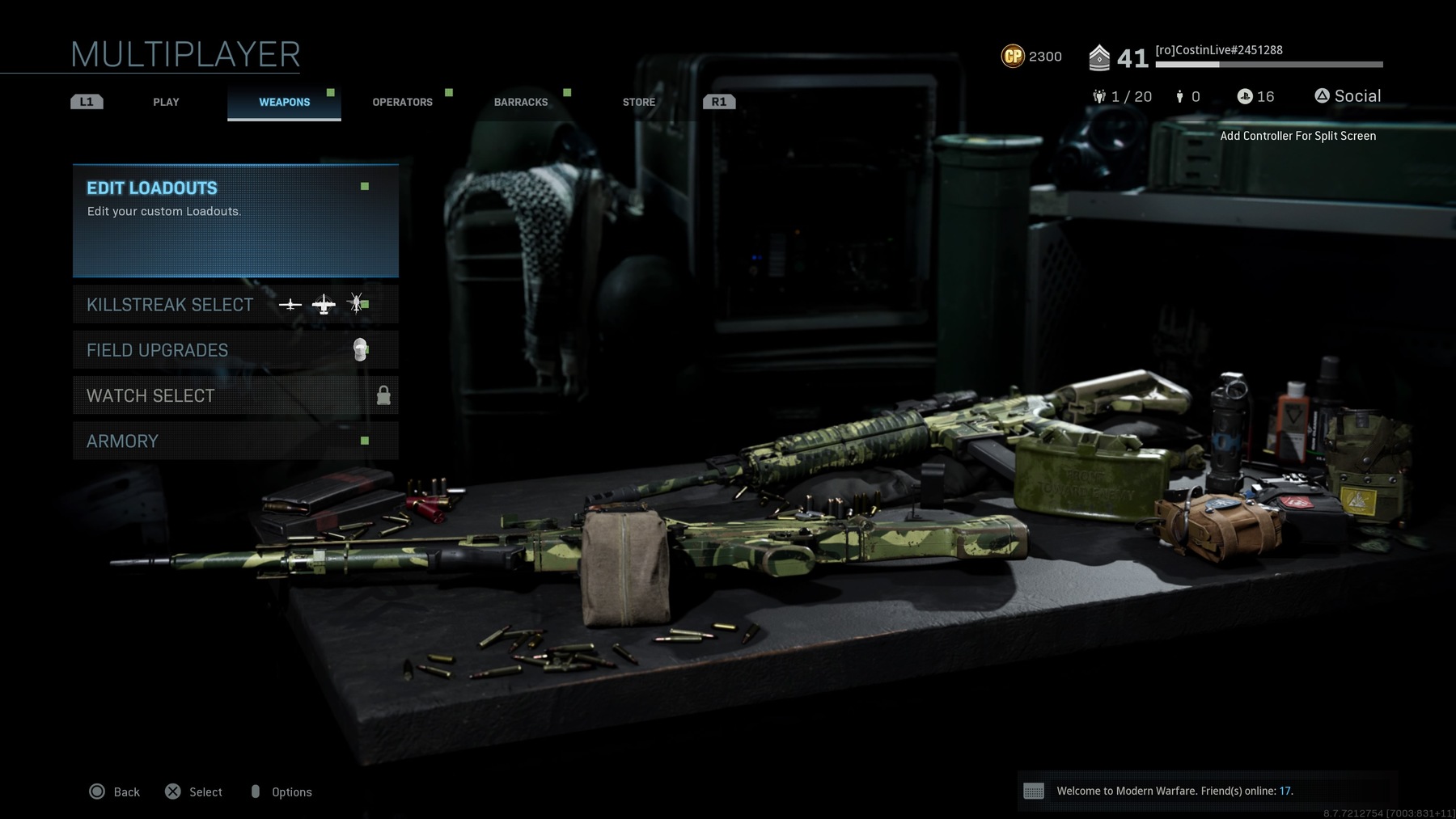Screen dimensions: 1456x819
Task: Open the party members indicator
Action: click(x=1122, y=97)
